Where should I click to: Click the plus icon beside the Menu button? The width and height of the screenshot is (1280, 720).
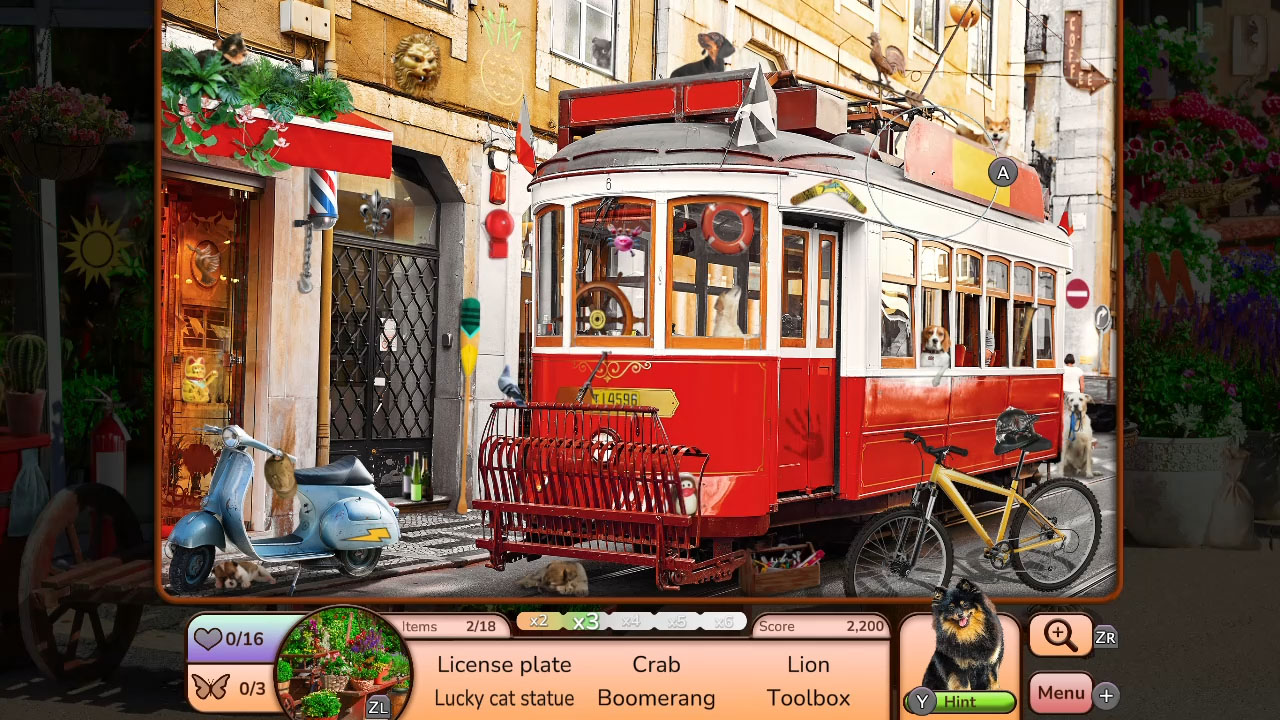1104,694
